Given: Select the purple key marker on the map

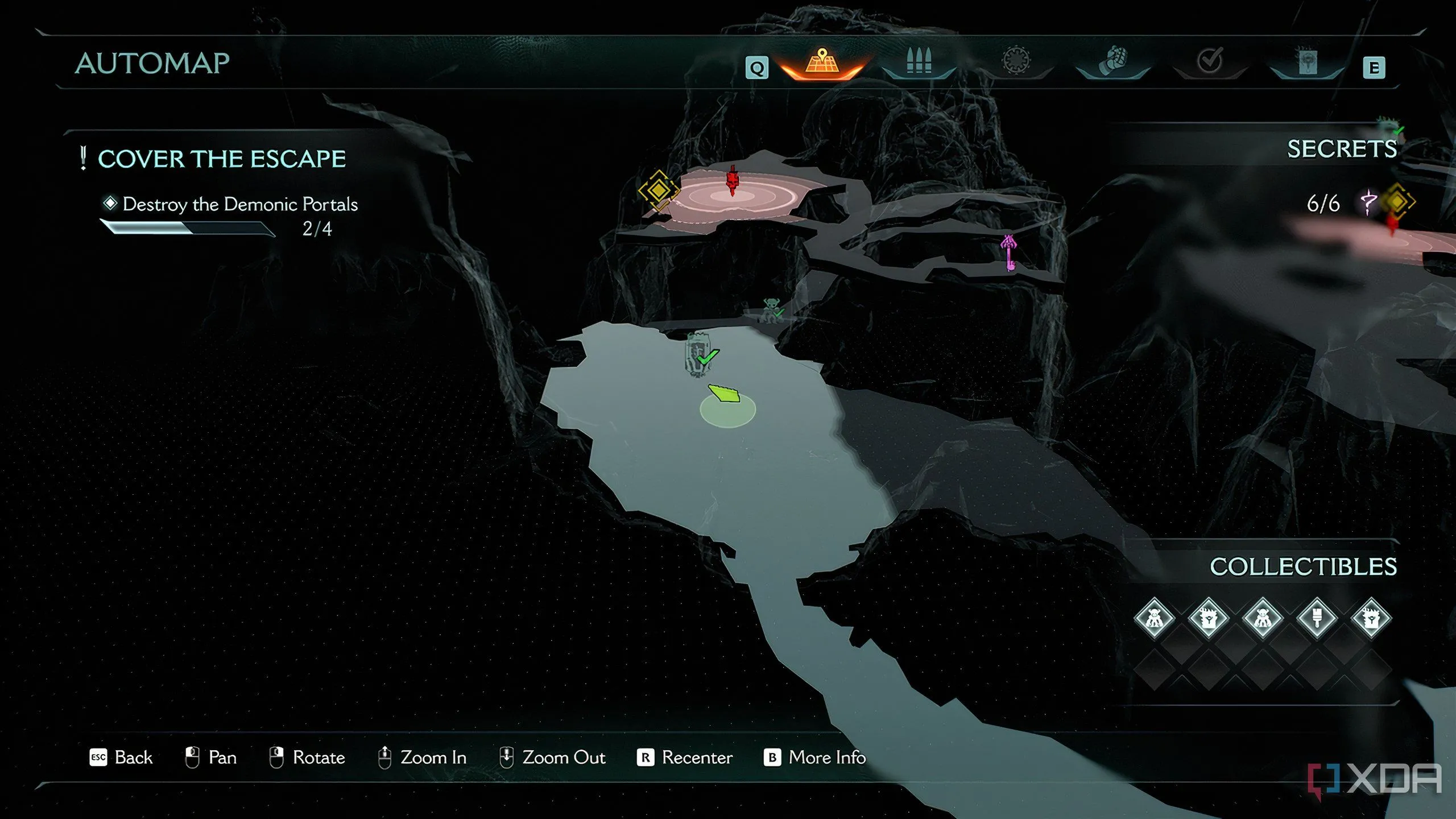Looking at the screenshot, I should [1008, 253].
